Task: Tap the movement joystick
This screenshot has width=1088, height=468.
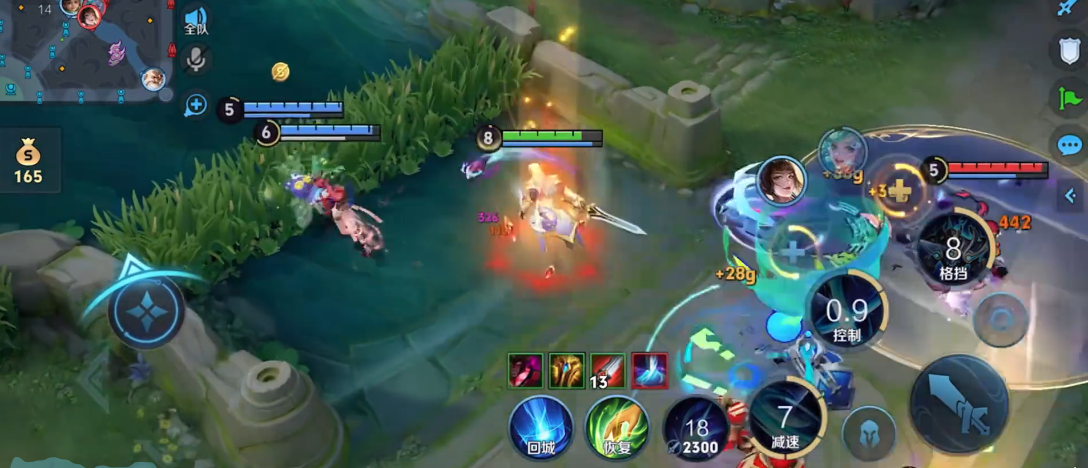Action: [146, 311]
